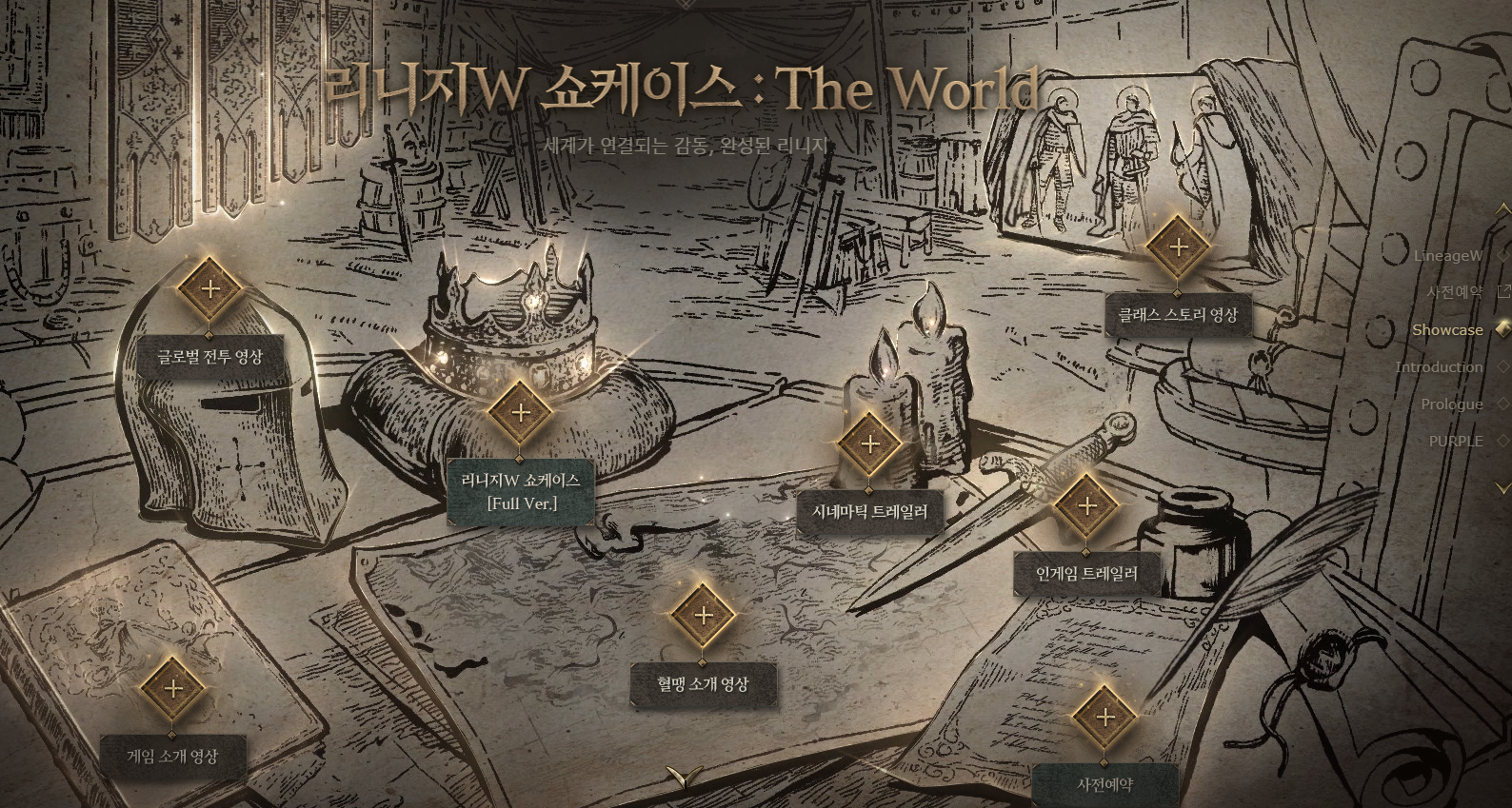The width and height of the screenshot is (1512, 808).
Task: Open the 클래스 스토리 영상 video
Action: click(1177, 247)
